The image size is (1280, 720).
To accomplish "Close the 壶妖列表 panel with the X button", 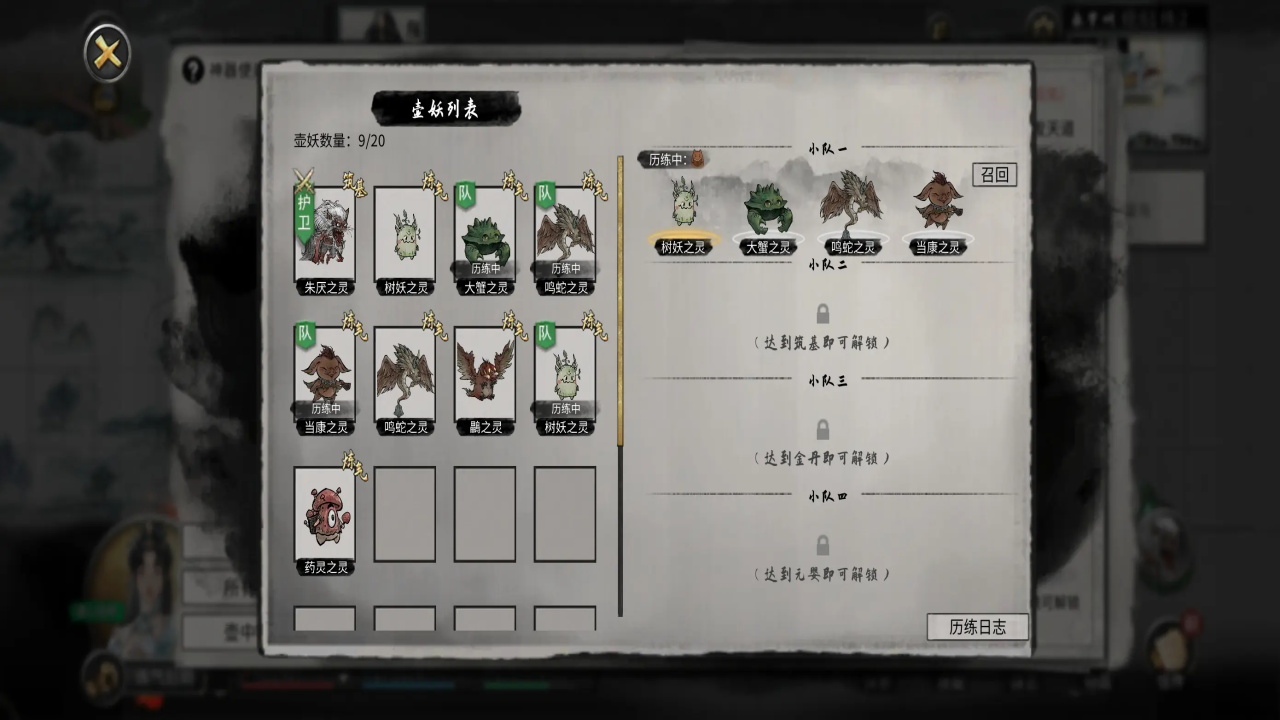I will point(106,53).
